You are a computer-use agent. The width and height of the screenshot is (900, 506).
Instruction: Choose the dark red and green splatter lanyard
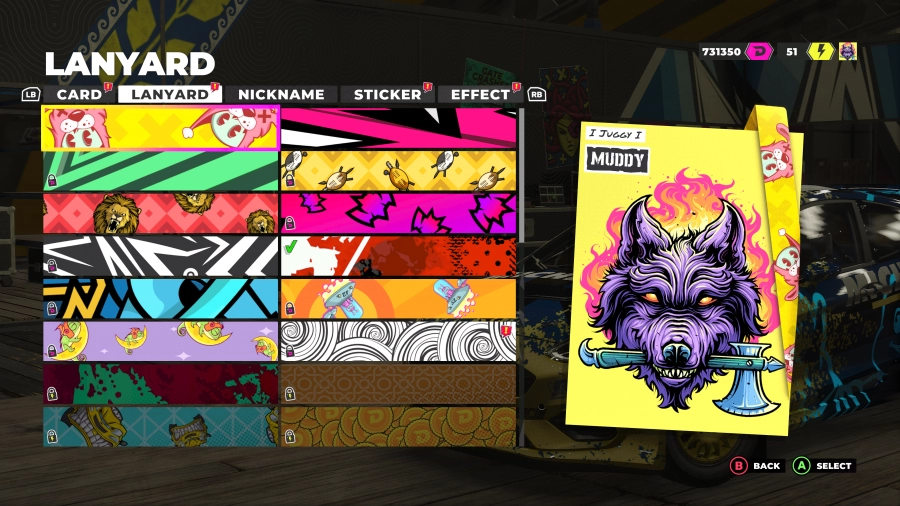click(x=160, y=383)
